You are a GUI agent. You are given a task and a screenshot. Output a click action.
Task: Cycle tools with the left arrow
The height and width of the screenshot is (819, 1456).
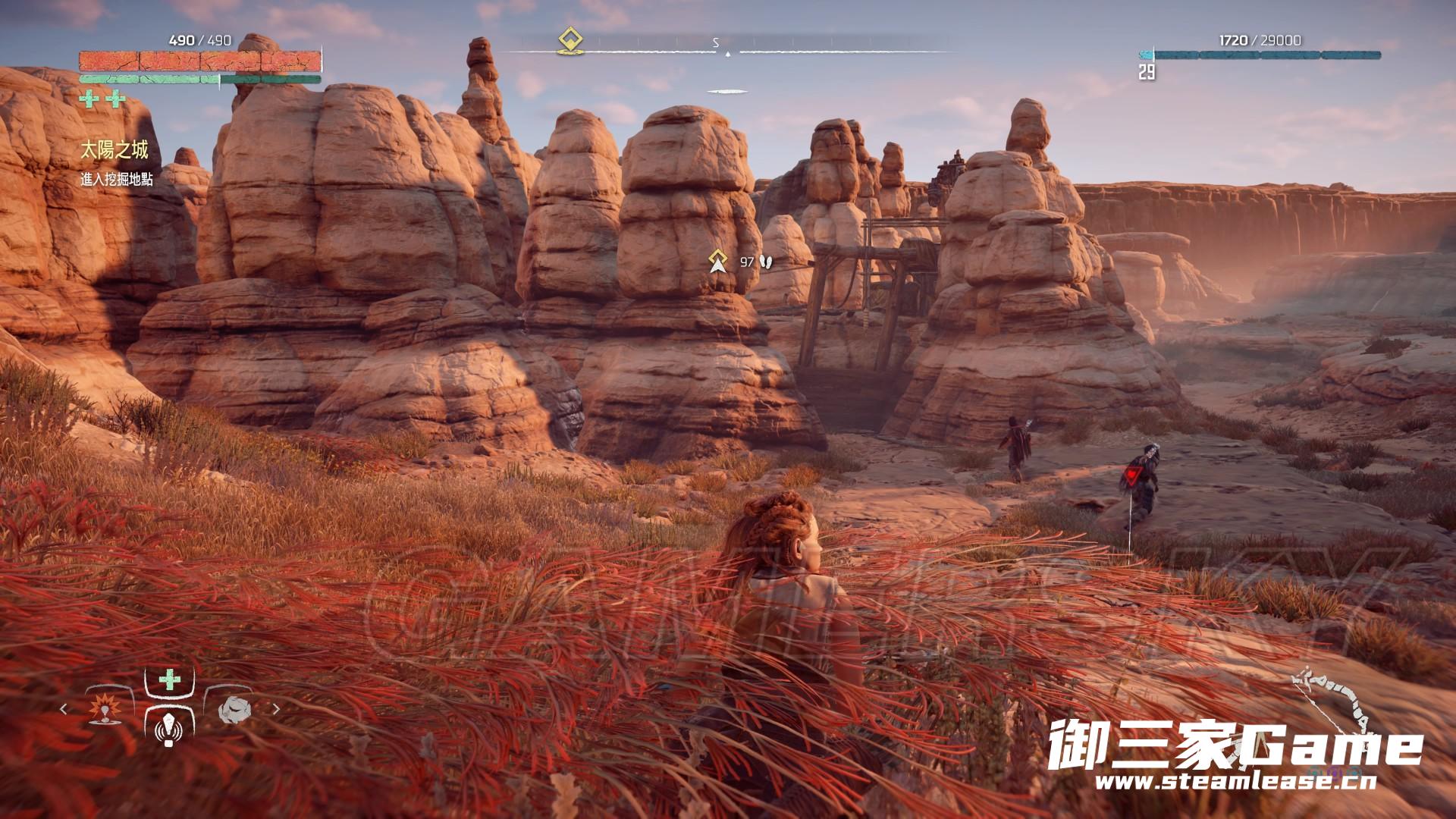pos(64,709)
